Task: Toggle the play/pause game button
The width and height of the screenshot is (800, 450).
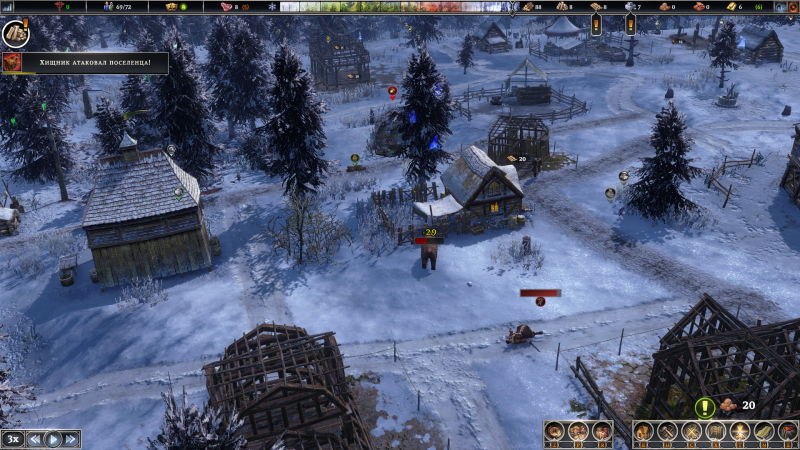Action: 53,439
